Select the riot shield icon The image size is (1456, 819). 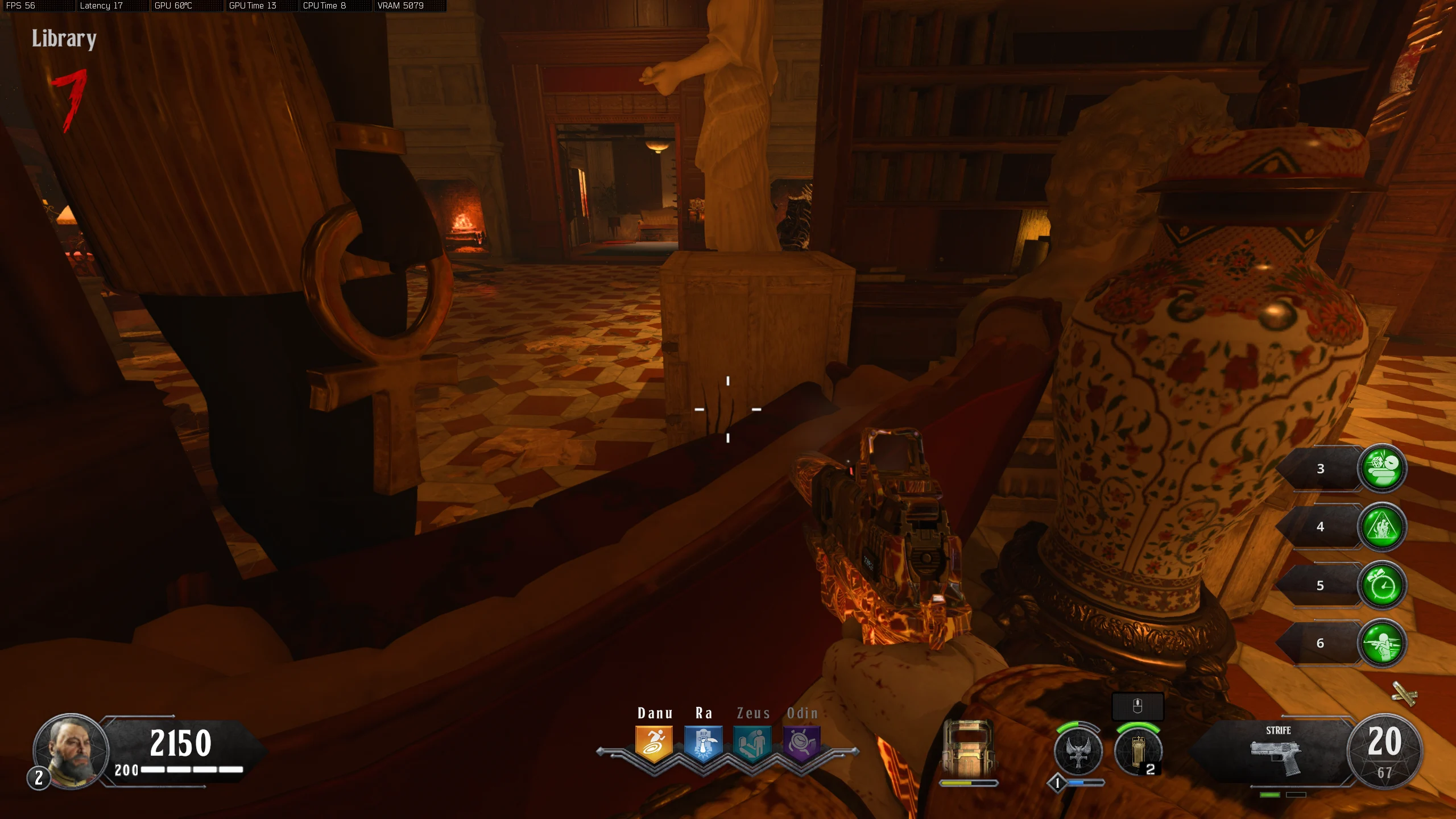(x=968, y=748)
